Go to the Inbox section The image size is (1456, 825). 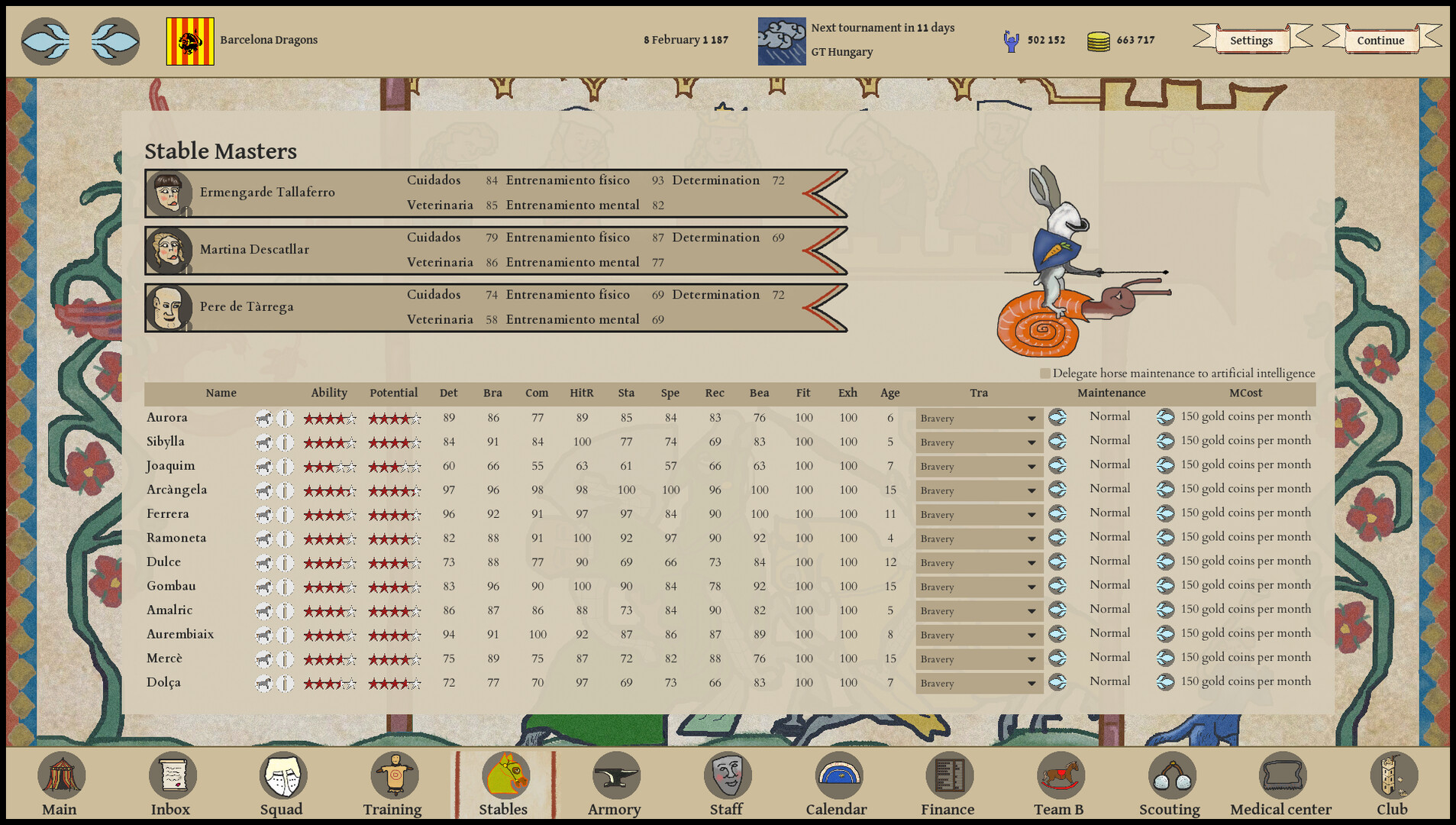tap(172, 775)
